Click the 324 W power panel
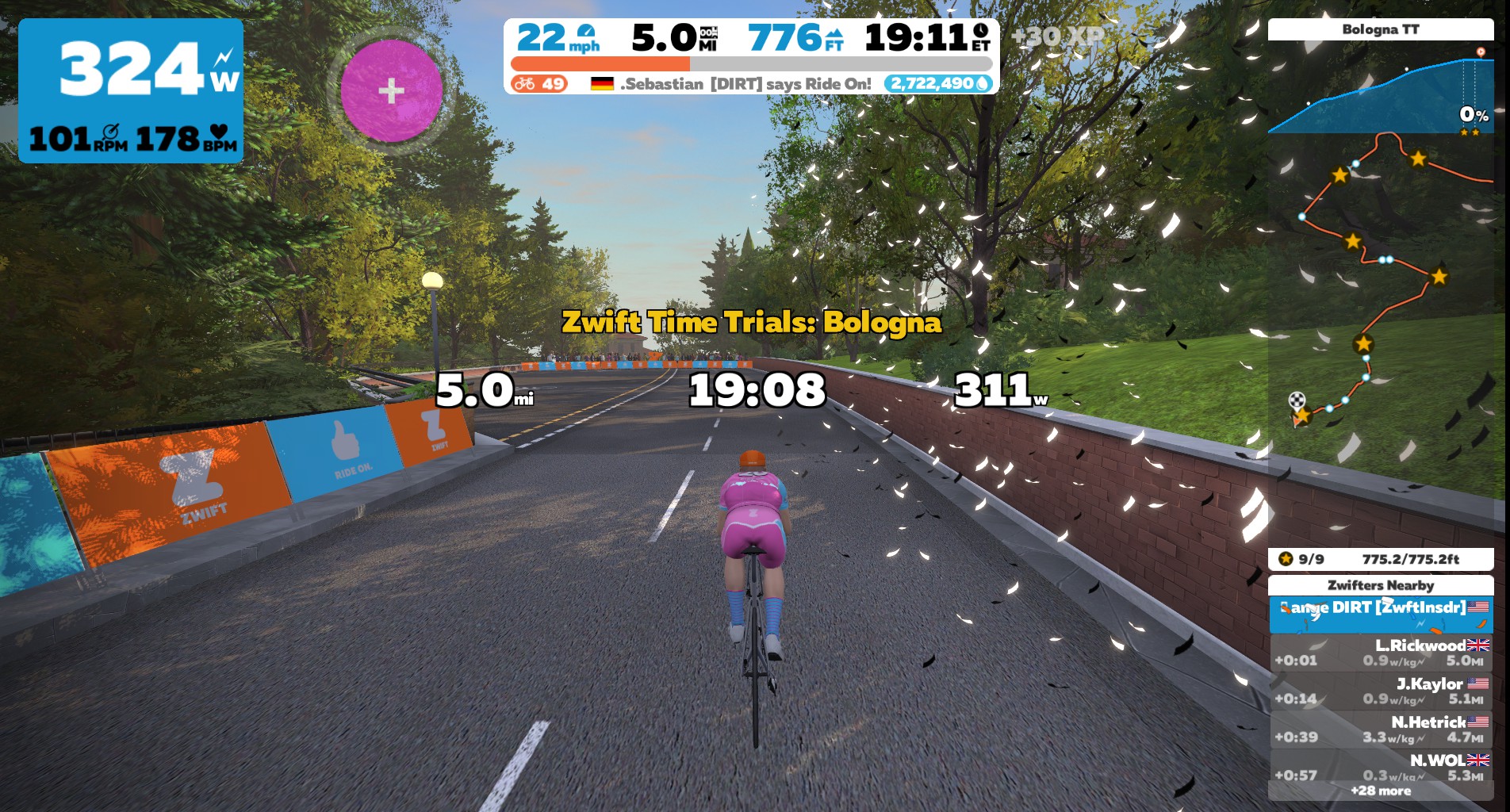The height and width of the screenshot is (812, 1510). click(131, 90)
